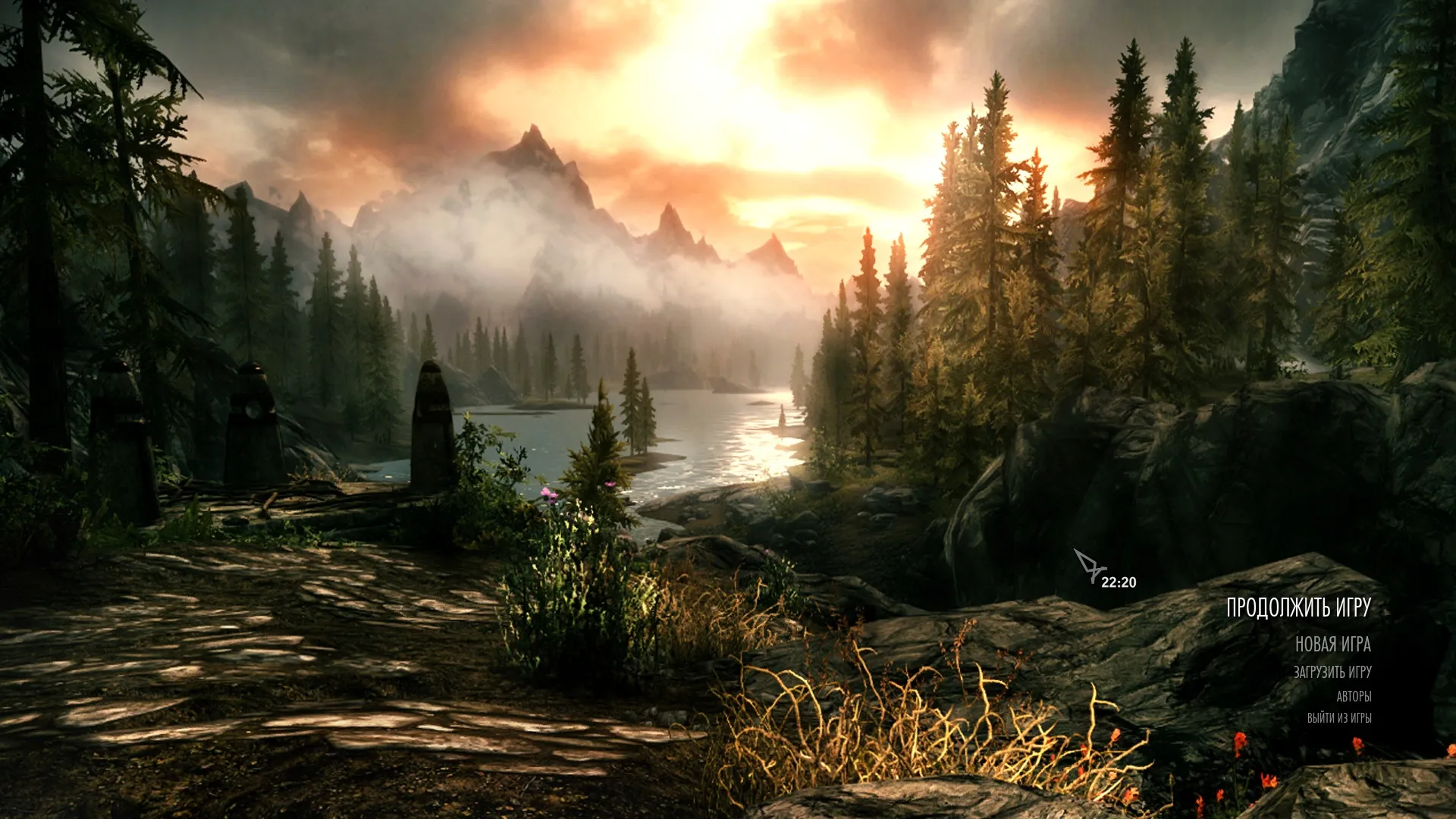
Task: Select Продолжить игру to continue the game
Action: click(1298, 607)
